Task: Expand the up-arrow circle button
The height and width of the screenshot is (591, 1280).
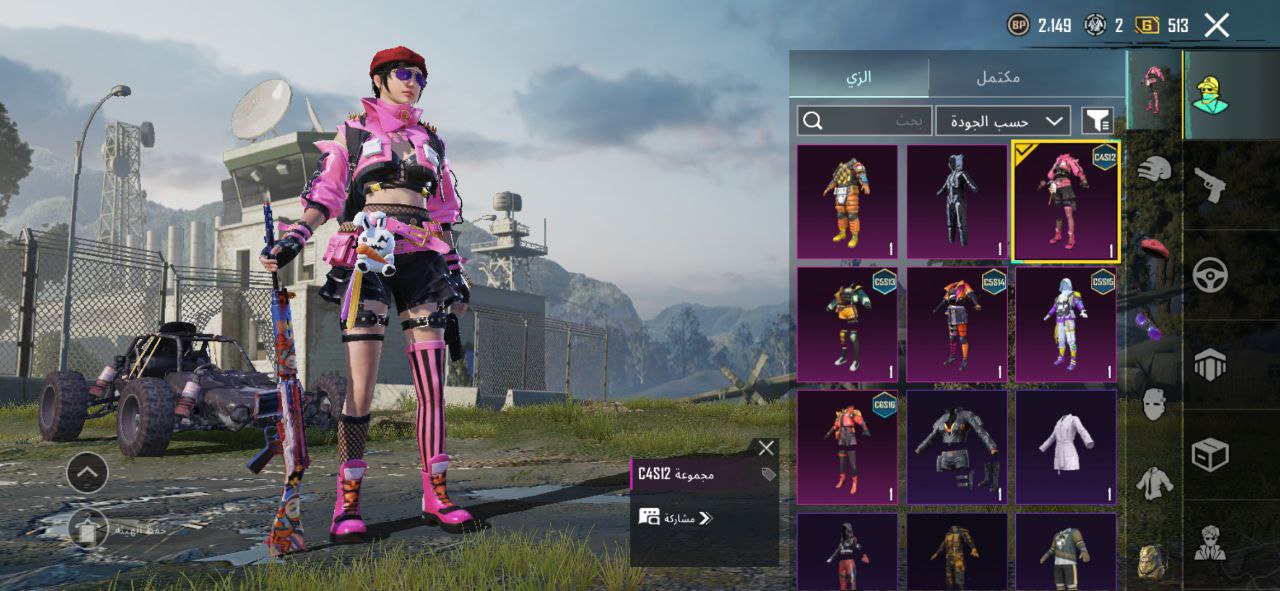Action: pyautogui.click(x=88, y=471)
